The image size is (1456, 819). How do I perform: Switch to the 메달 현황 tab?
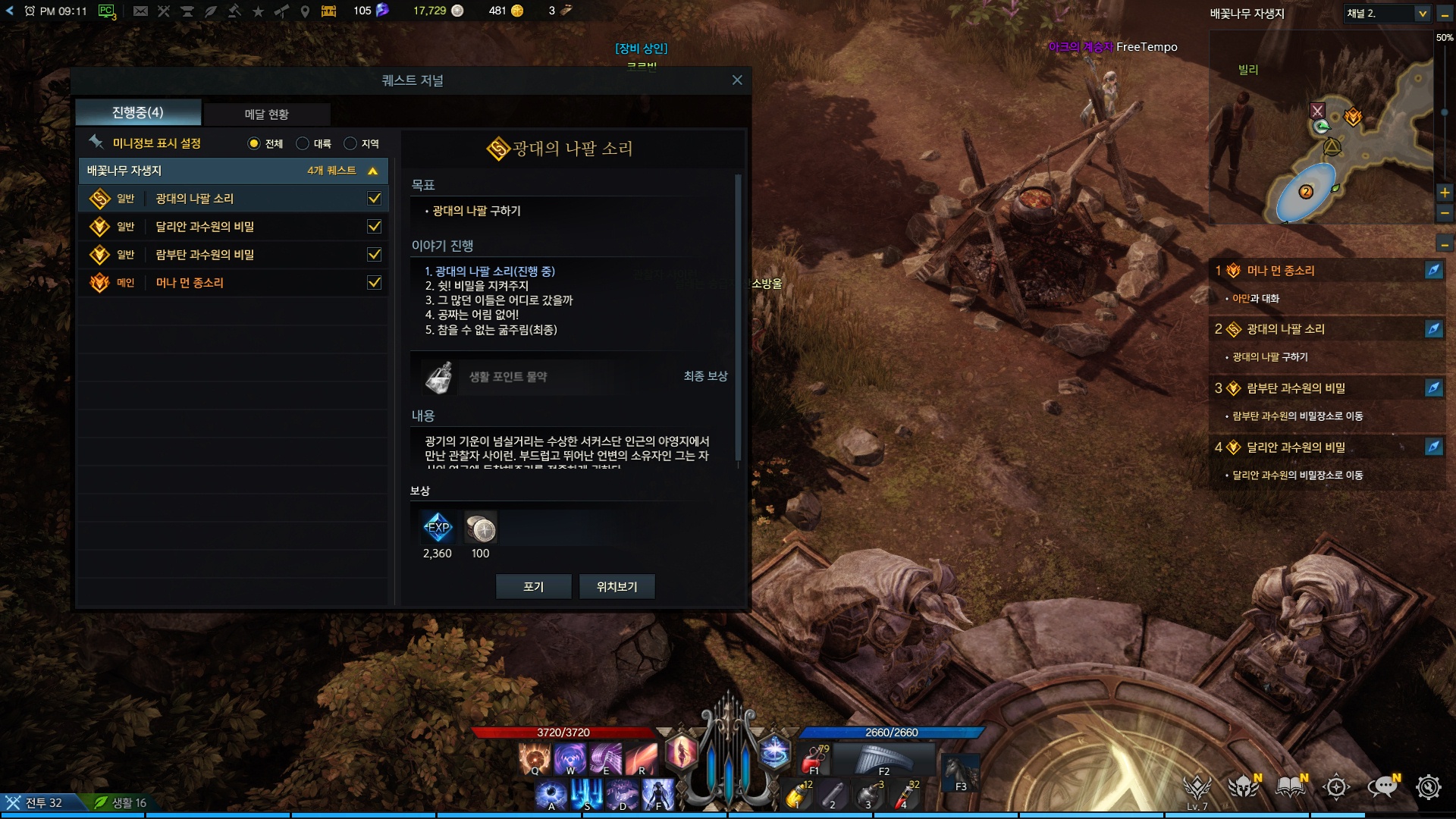tap(266, 114)
